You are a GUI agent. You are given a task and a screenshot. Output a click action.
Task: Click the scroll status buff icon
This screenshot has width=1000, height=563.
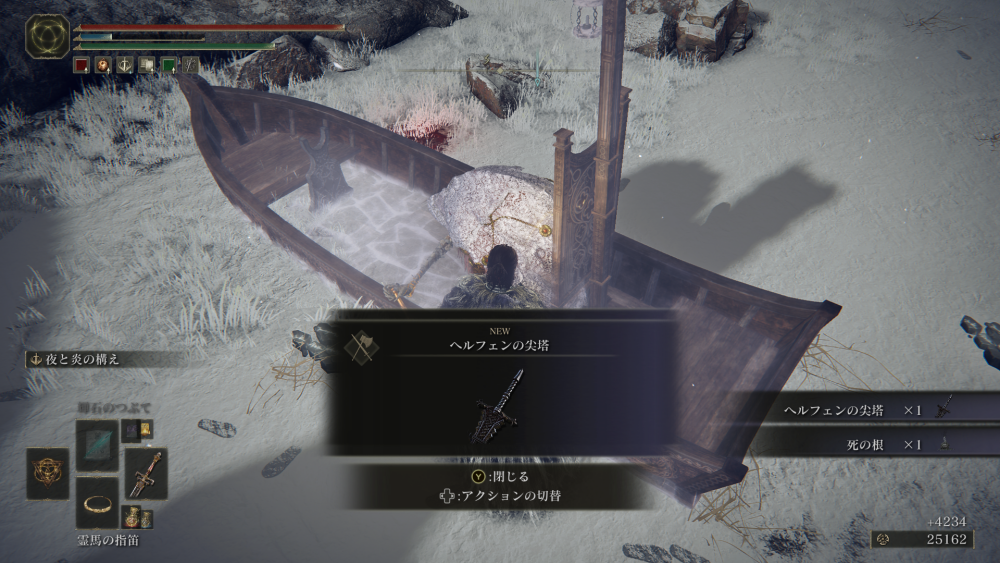(147, 65)
